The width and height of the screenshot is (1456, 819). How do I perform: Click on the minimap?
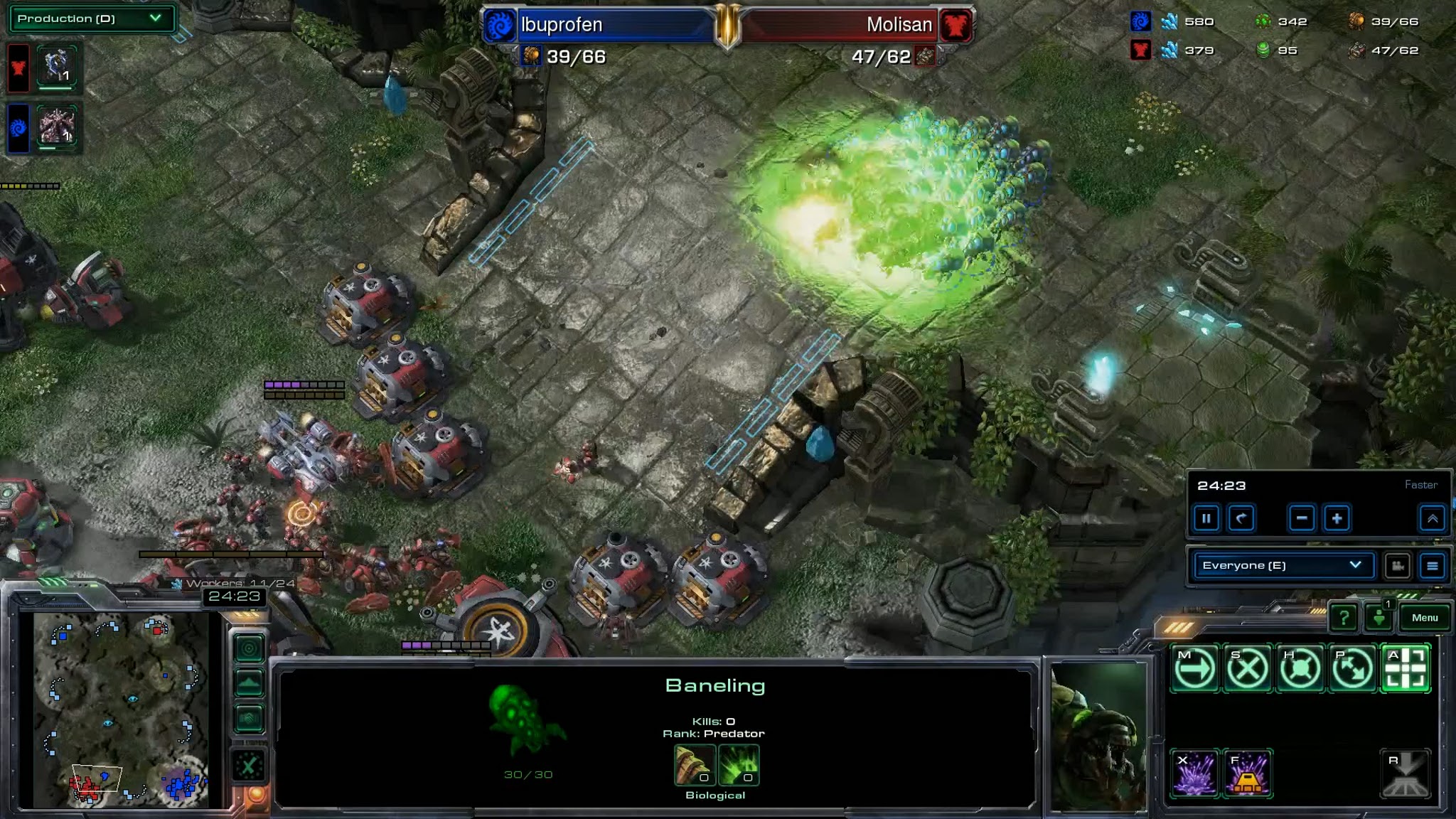[x=121, y=711]
